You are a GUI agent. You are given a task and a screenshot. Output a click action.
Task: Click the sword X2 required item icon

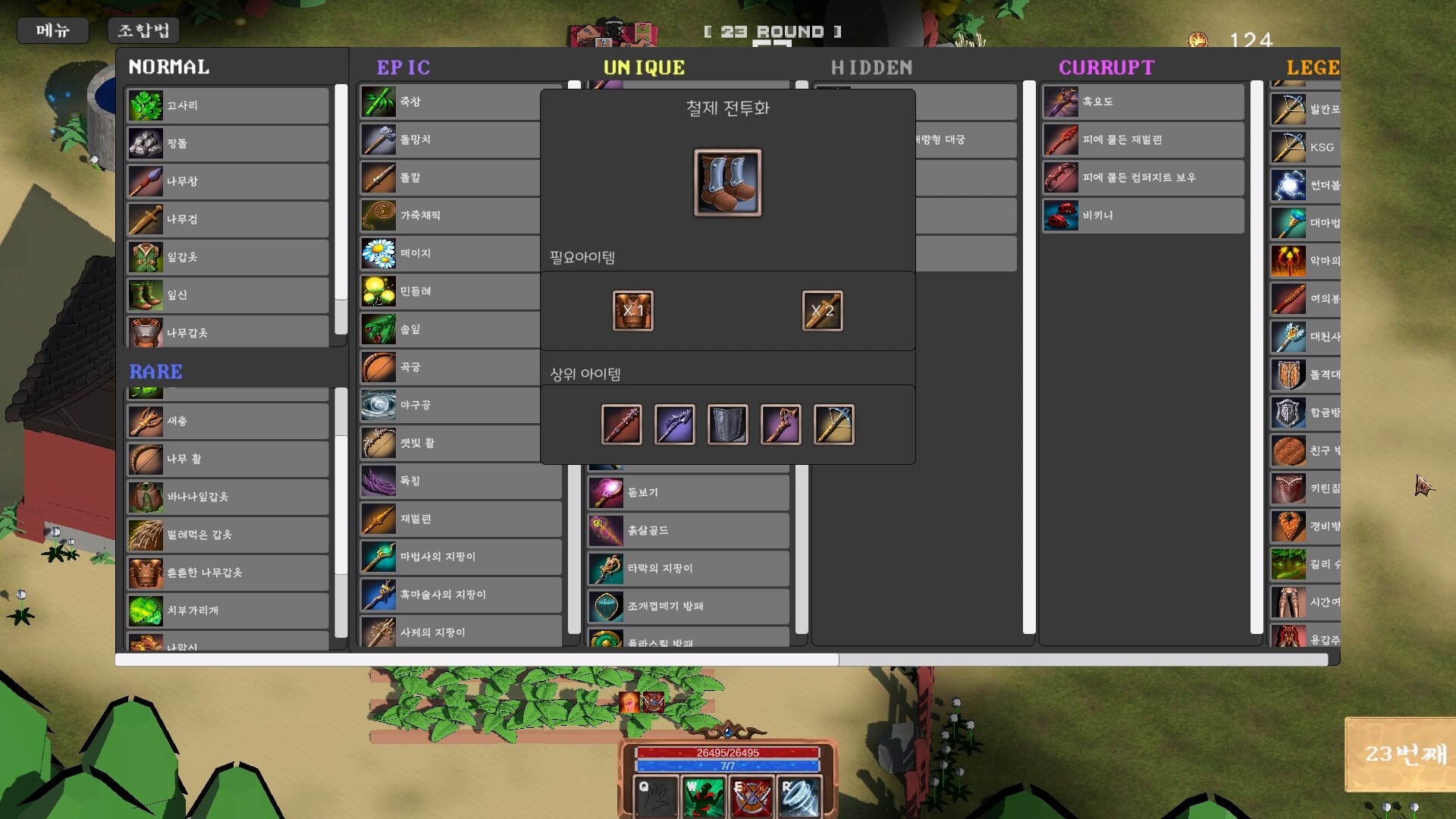click(x=822, y=311)
